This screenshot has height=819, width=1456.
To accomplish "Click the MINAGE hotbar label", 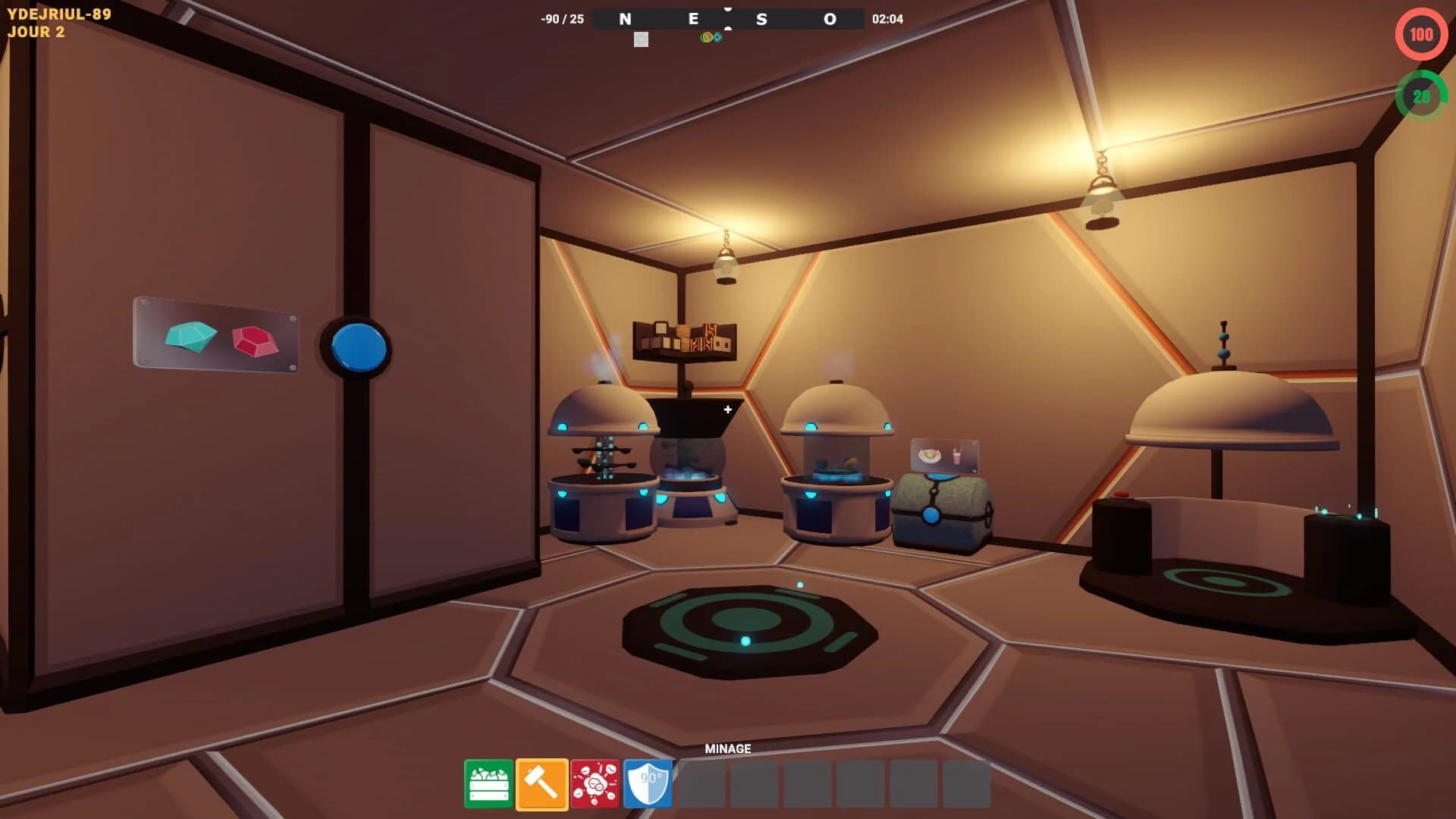I will pyautogui.click(x=727, y=748).
